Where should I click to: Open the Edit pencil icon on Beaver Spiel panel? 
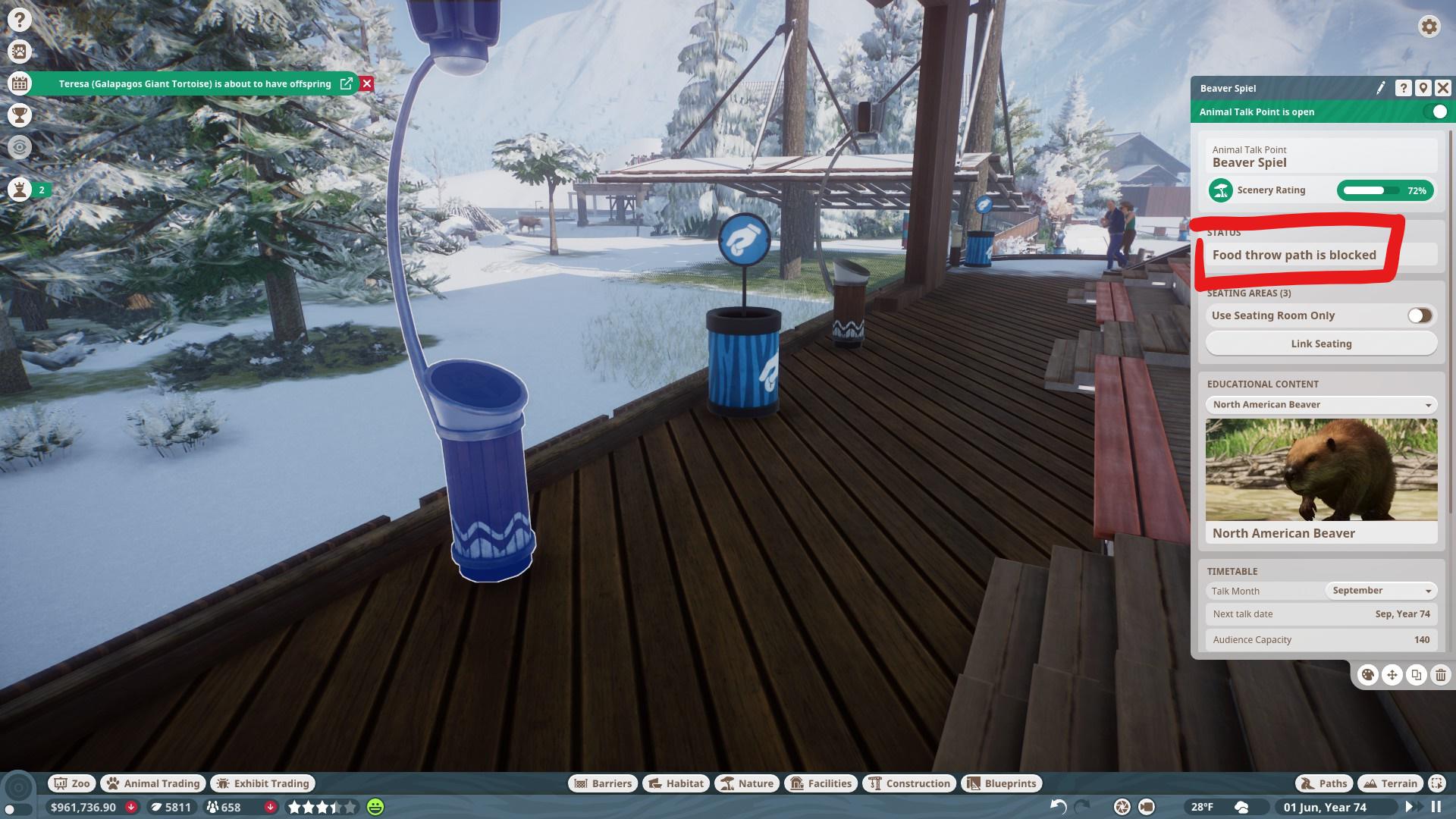click(1382, 88)
